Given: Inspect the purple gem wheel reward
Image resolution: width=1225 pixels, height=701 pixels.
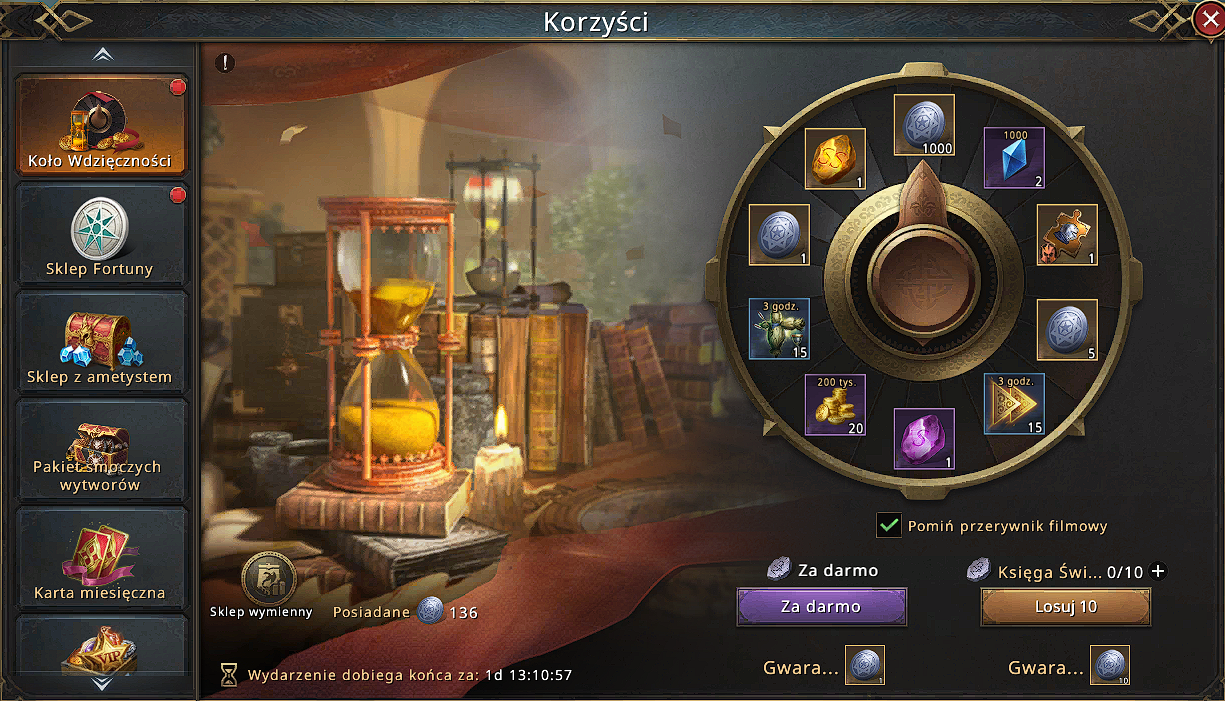Looking at the screenshot, I should 924,439.
